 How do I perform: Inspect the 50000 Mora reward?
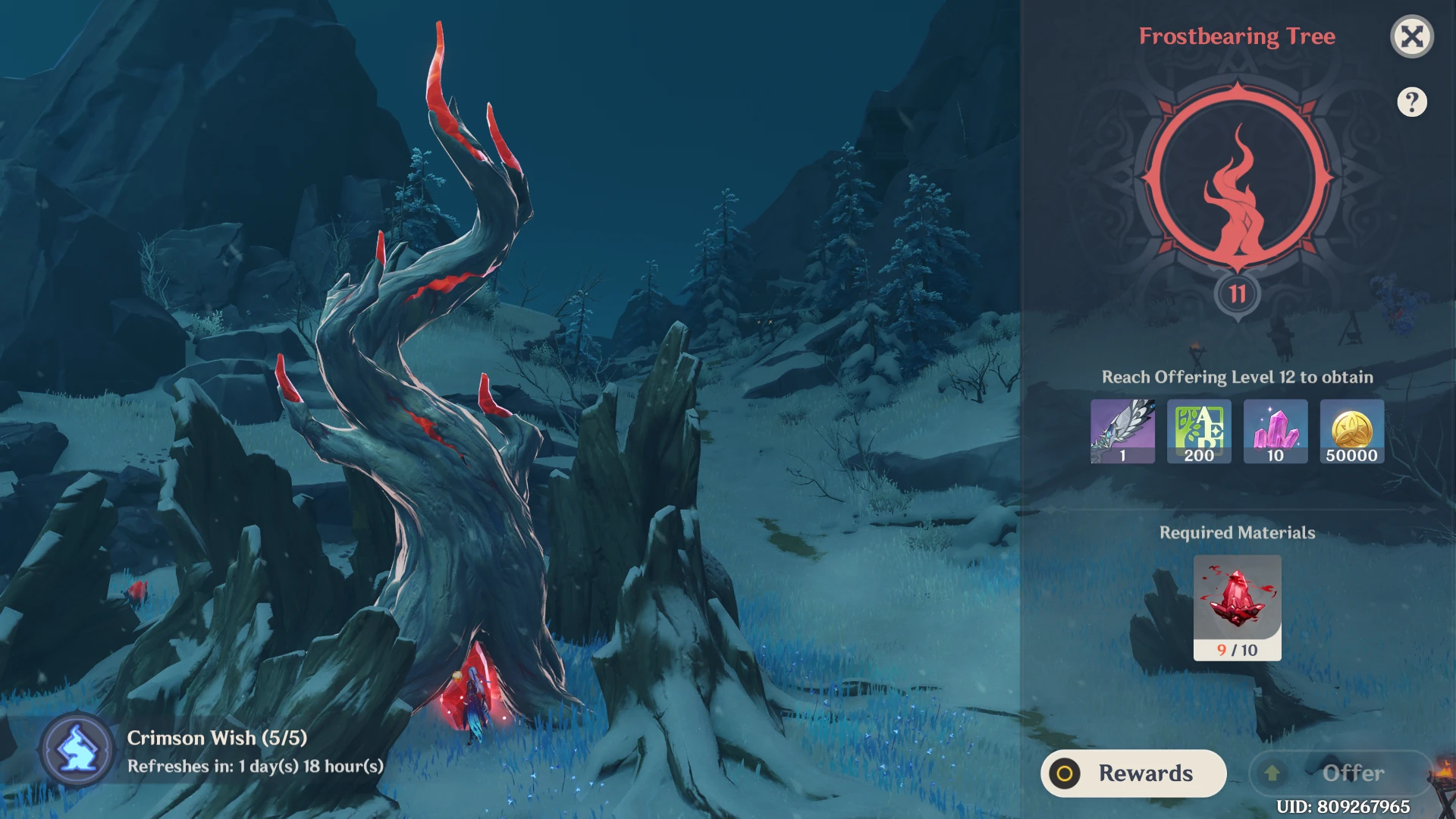[1351, 431]
